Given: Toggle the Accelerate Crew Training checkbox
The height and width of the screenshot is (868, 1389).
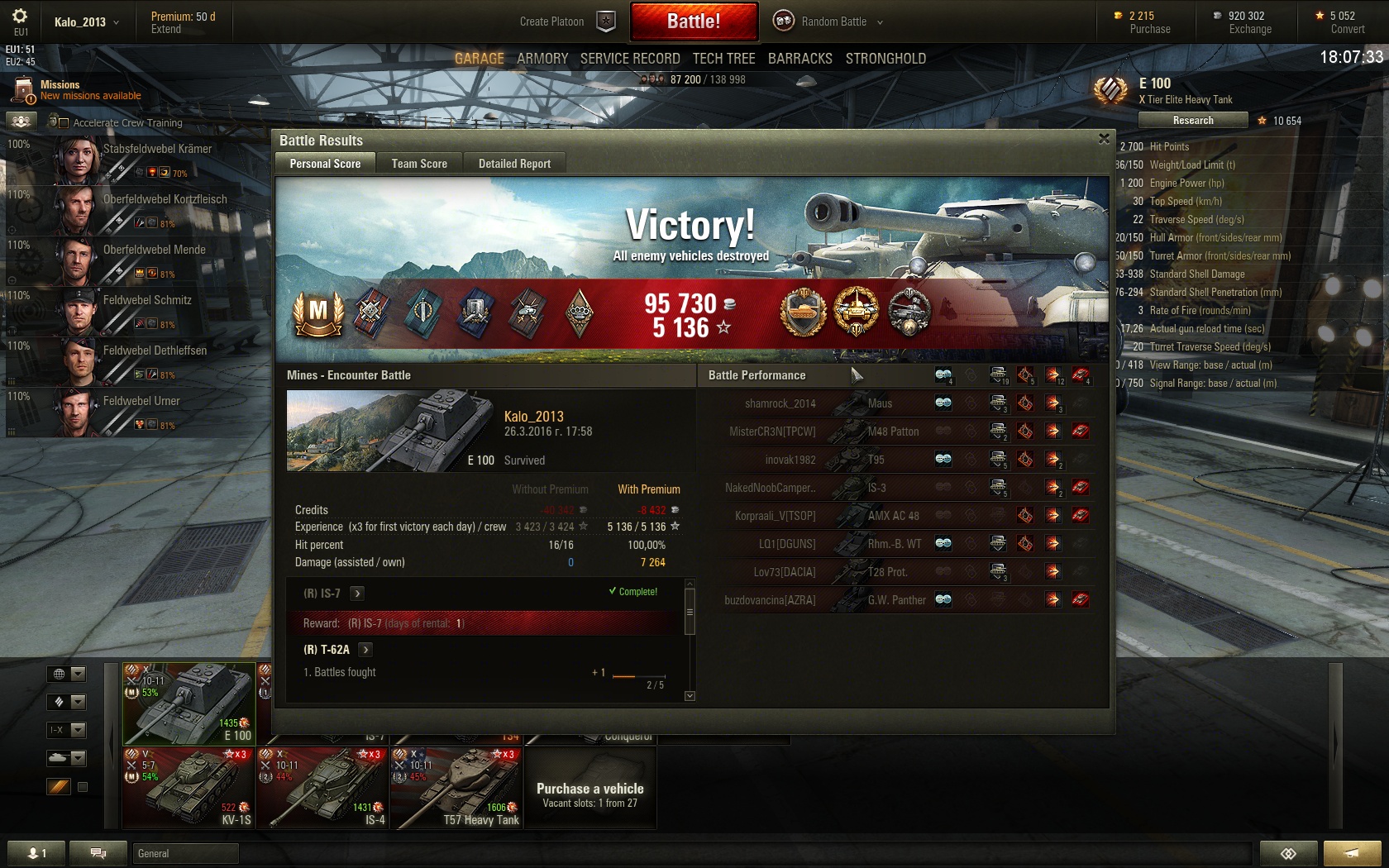Looking at the screenshot, I should pos(64,123).
